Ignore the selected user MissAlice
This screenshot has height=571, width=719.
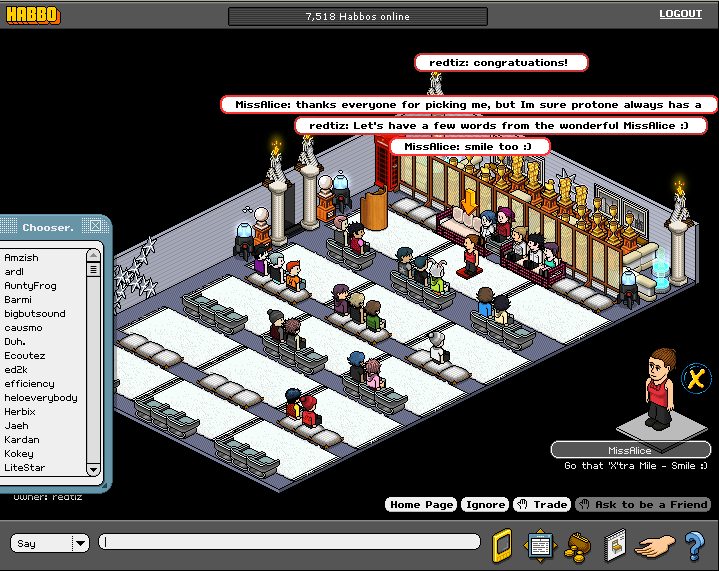point(485,505)
